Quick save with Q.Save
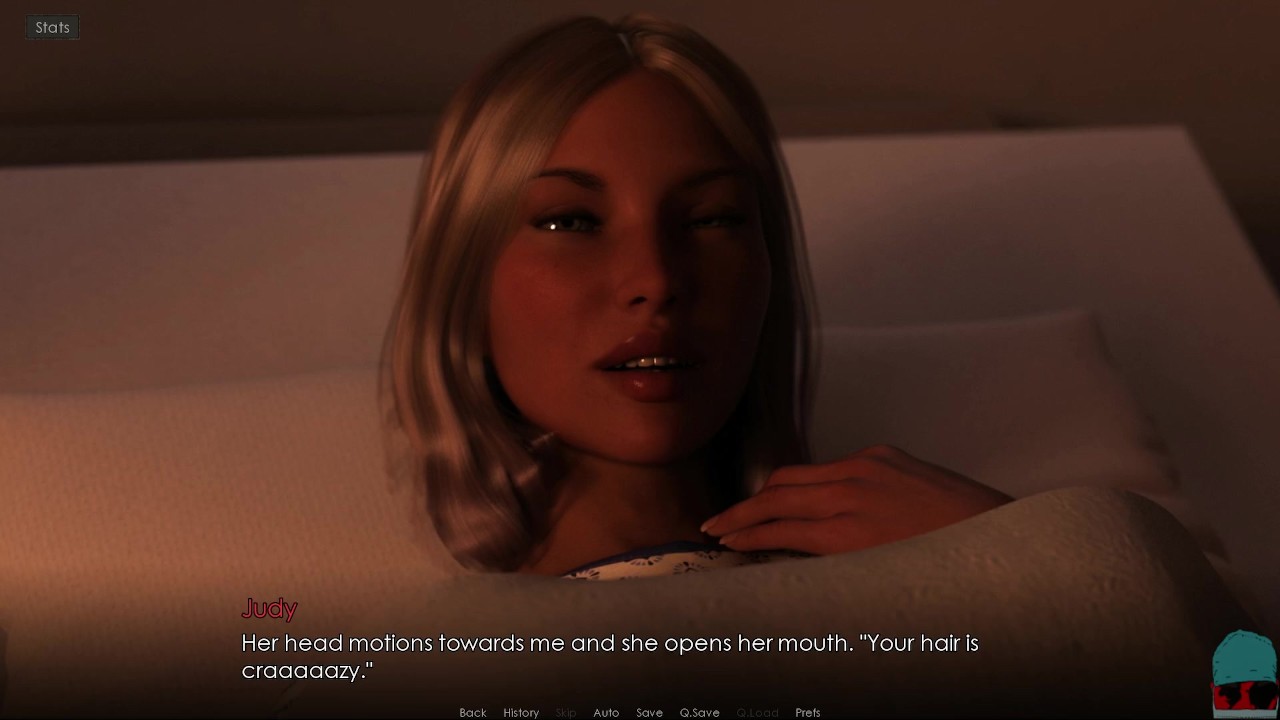The width and height of the screenshot is (1280, 720). pyautogui.click(x=699, y=712)
